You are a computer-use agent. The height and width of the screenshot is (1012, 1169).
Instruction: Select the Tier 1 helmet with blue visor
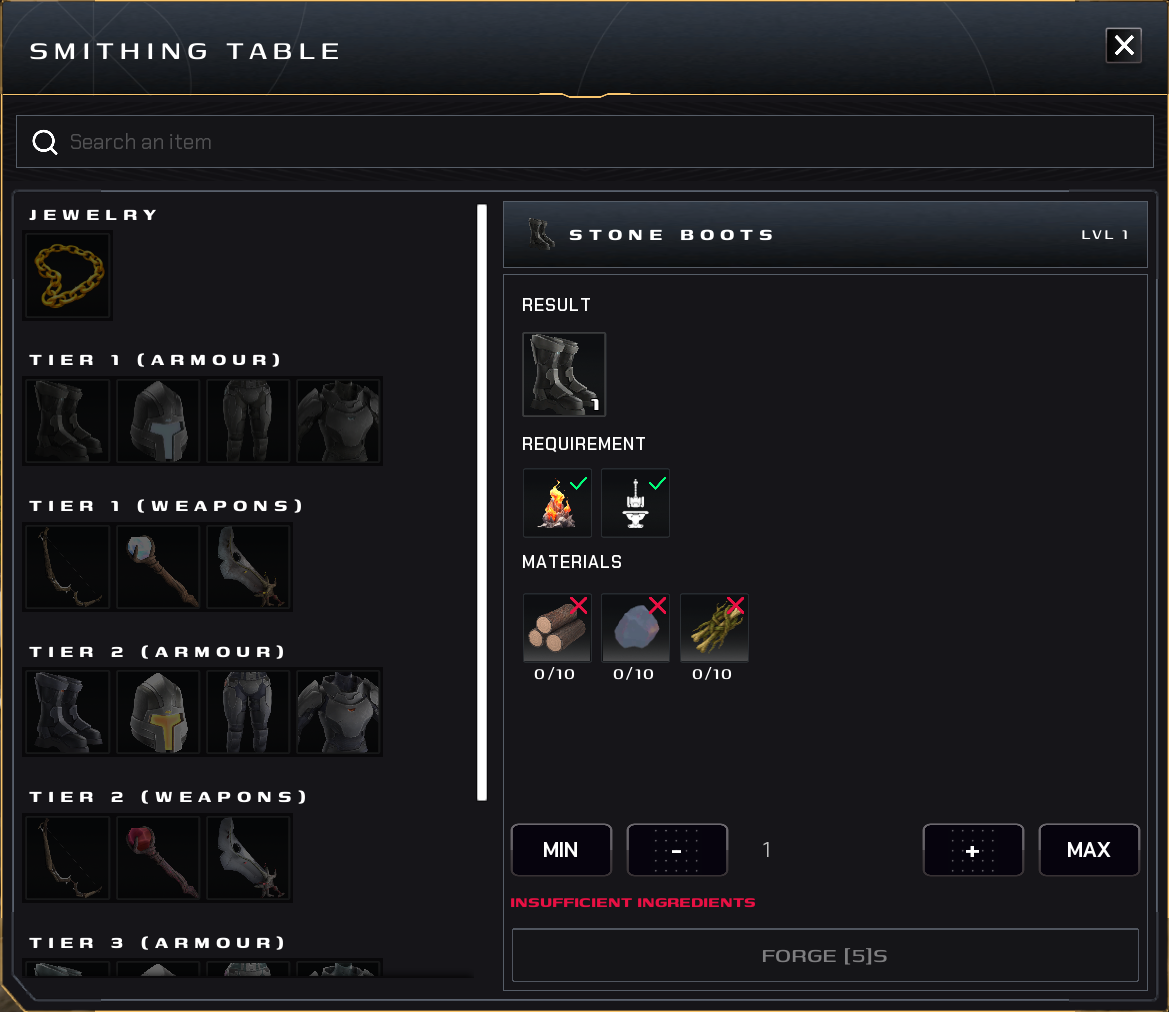[x=158, y=421]
